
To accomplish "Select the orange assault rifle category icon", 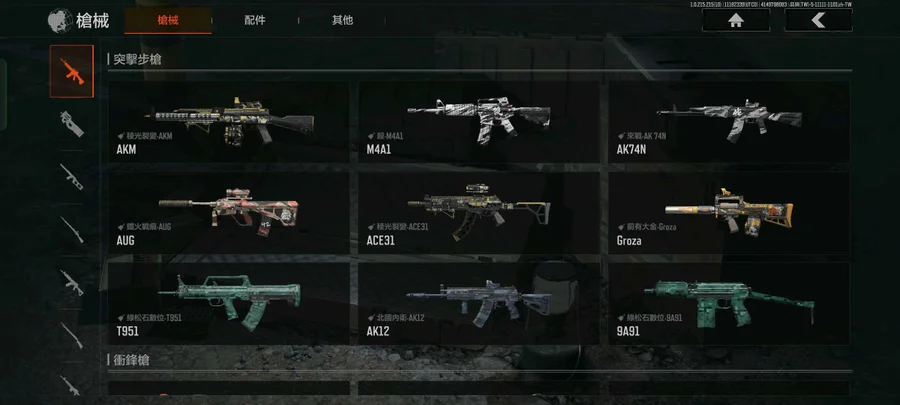I will pyautogui.click(x=72, y=71).
